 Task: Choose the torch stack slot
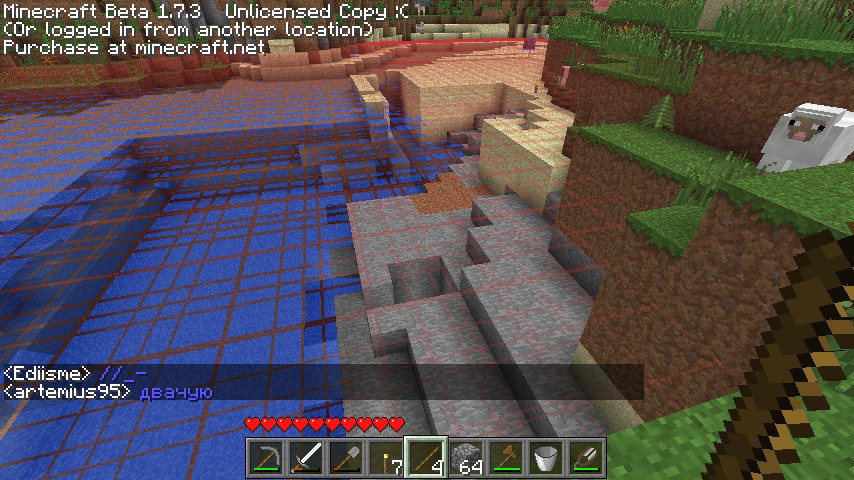click(384, 458)
